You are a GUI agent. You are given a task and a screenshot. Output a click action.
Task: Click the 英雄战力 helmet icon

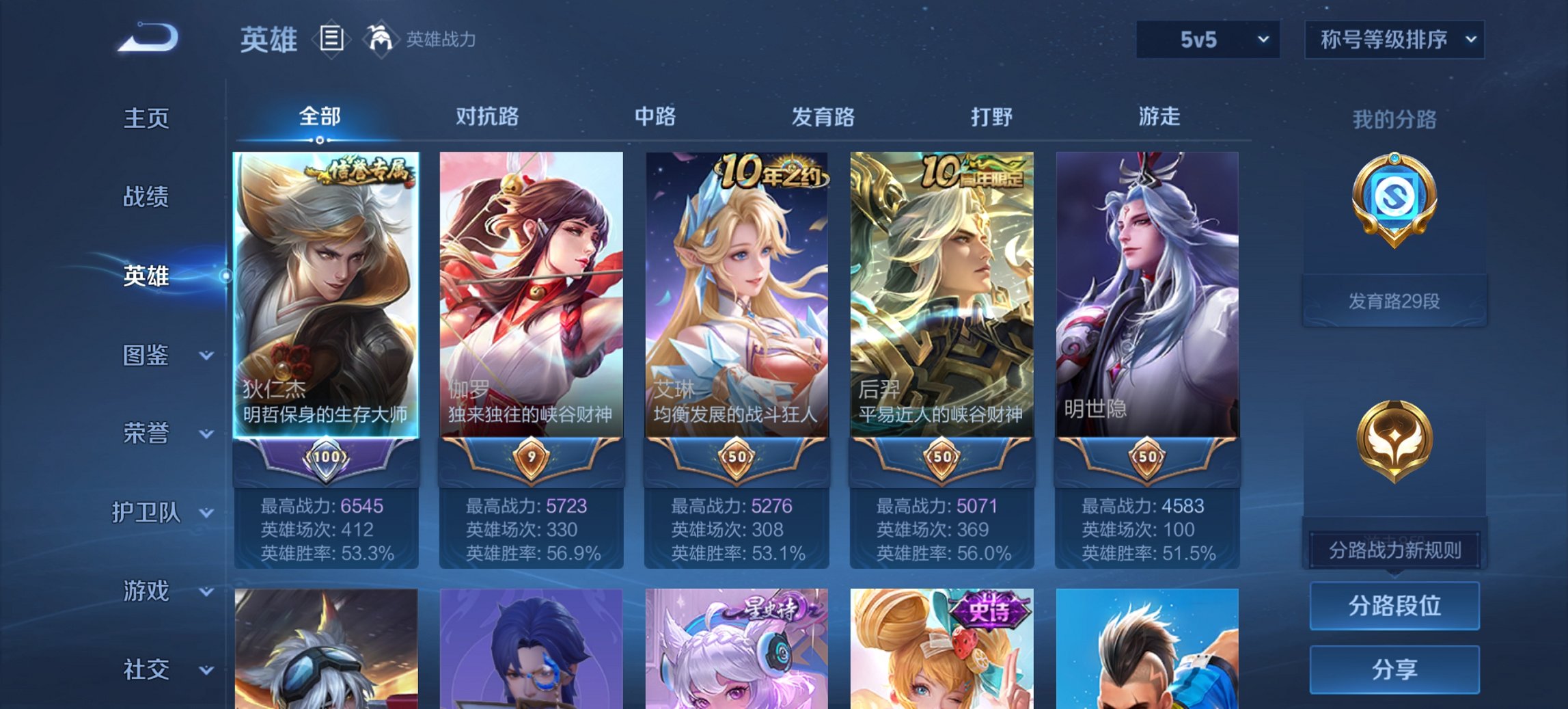pos(381,40)
